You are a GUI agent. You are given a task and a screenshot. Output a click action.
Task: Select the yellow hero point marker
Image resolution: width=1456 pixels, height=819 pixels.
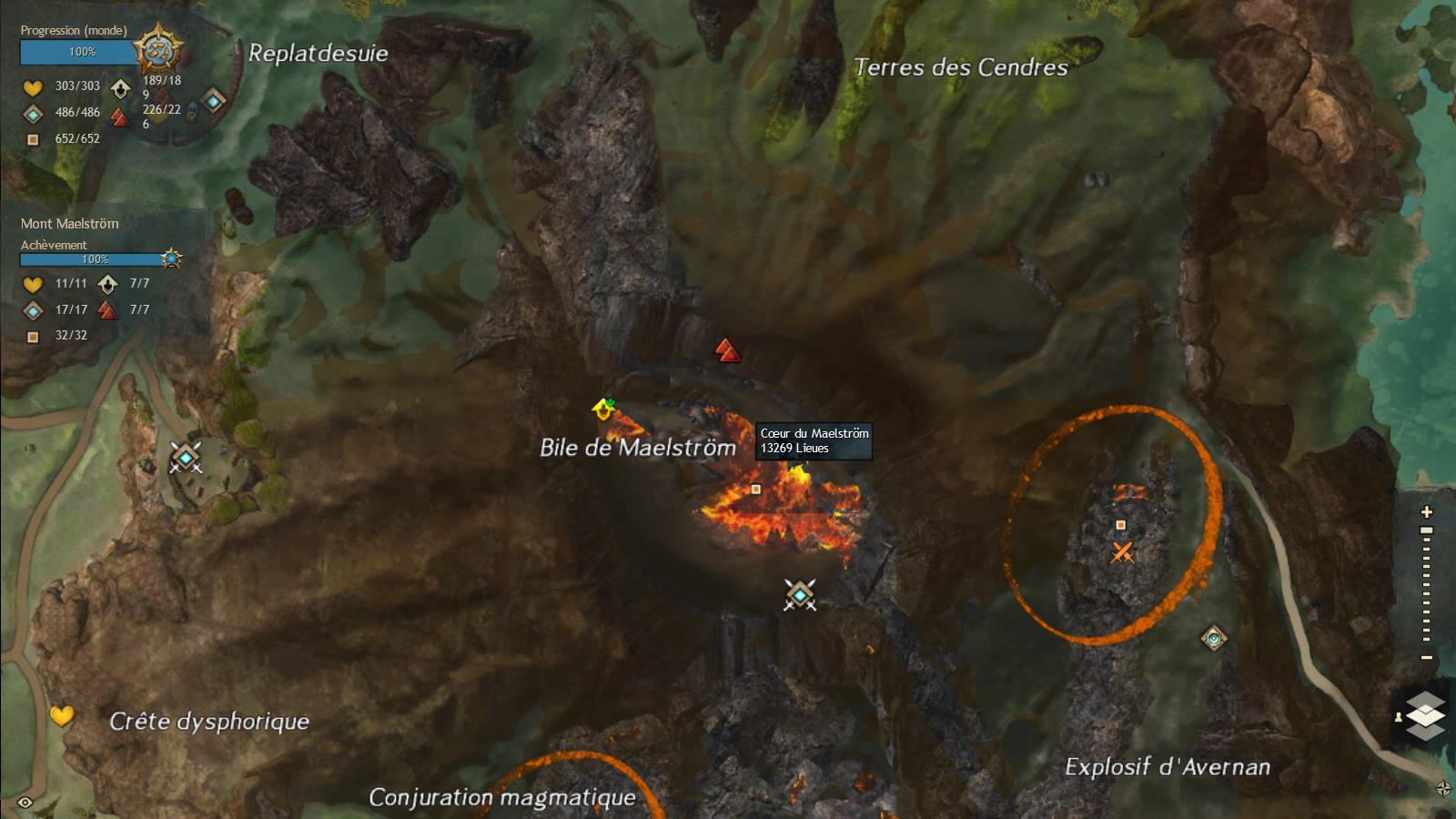[x=603, y=409]
